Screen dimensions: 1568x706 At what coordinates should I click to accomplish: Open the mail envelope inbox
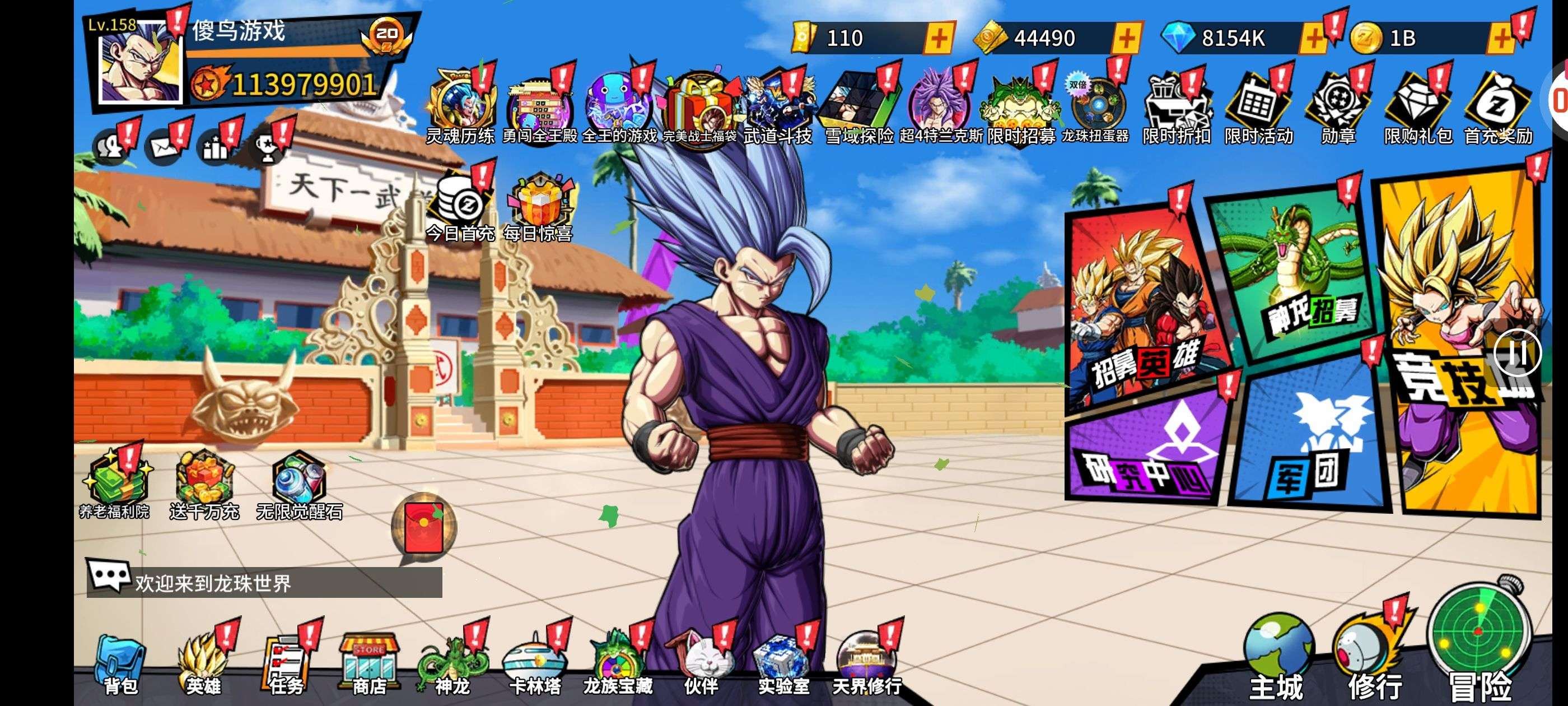[164, 147]
